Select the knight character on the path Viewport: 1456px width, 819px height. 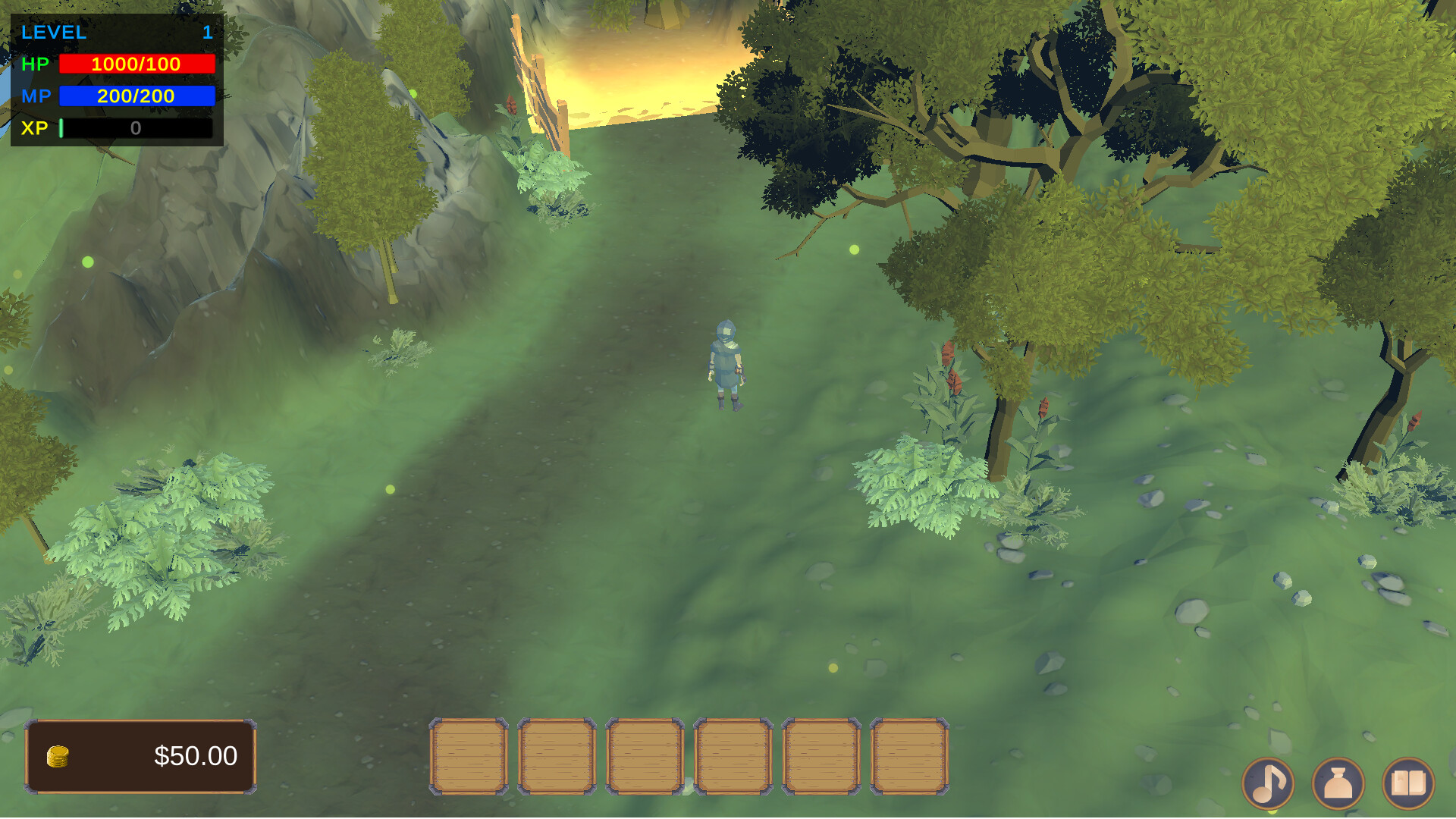(x=726, y=364)
